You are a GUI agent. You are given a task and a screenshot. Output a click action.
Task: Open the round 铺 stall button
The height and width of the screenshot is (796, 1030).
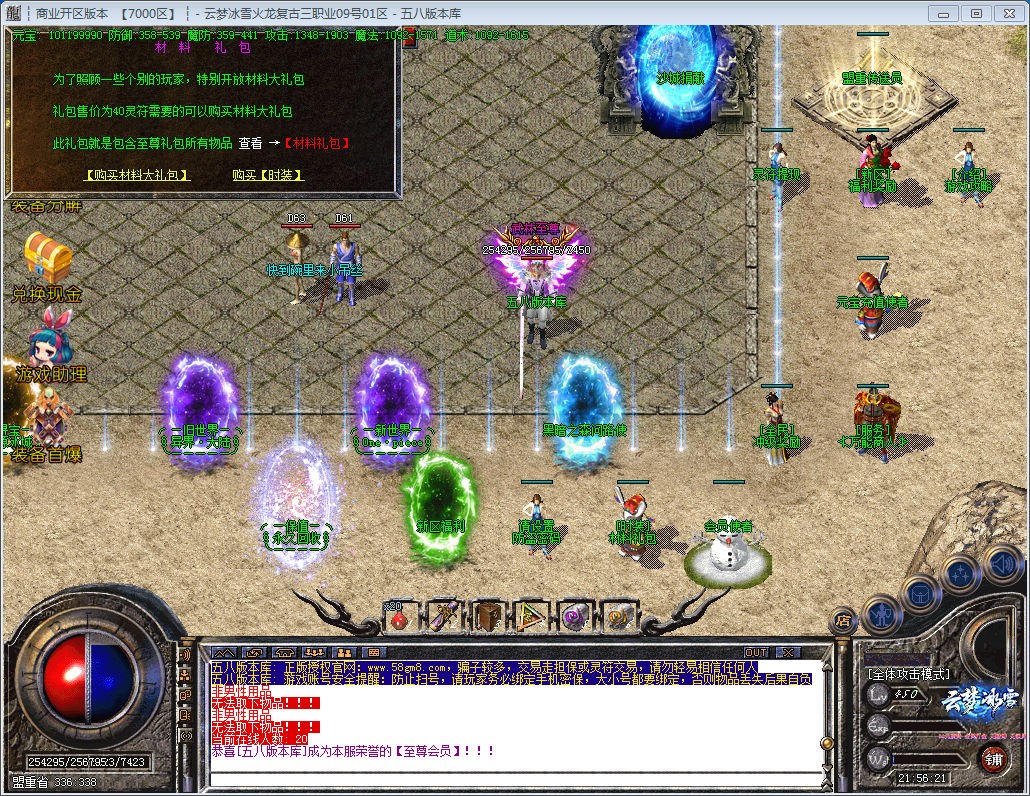click(x=993, y=757)
